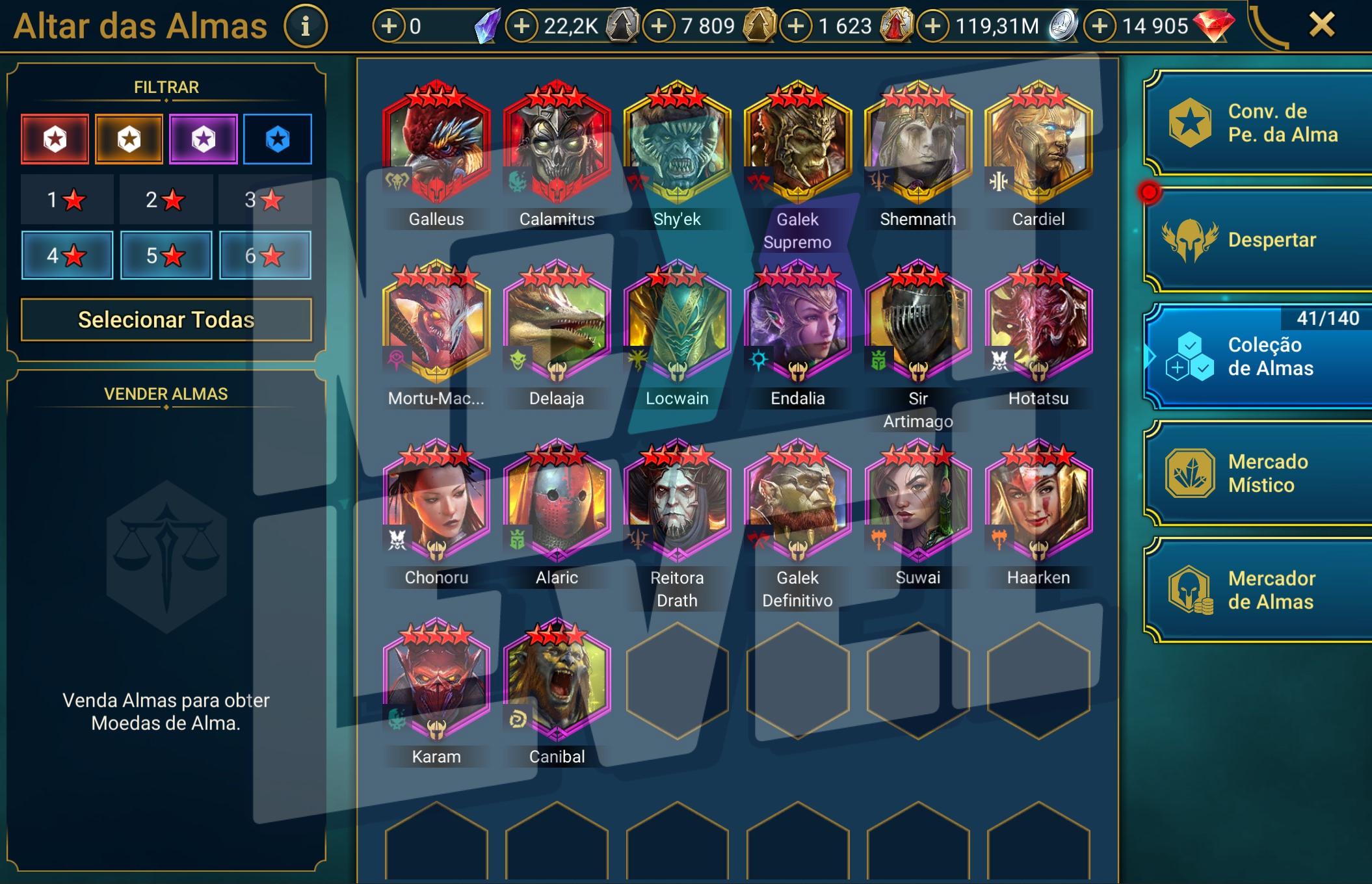Add more red gems with plus button
The image size is (1372, 884).
pos(1100,26)
